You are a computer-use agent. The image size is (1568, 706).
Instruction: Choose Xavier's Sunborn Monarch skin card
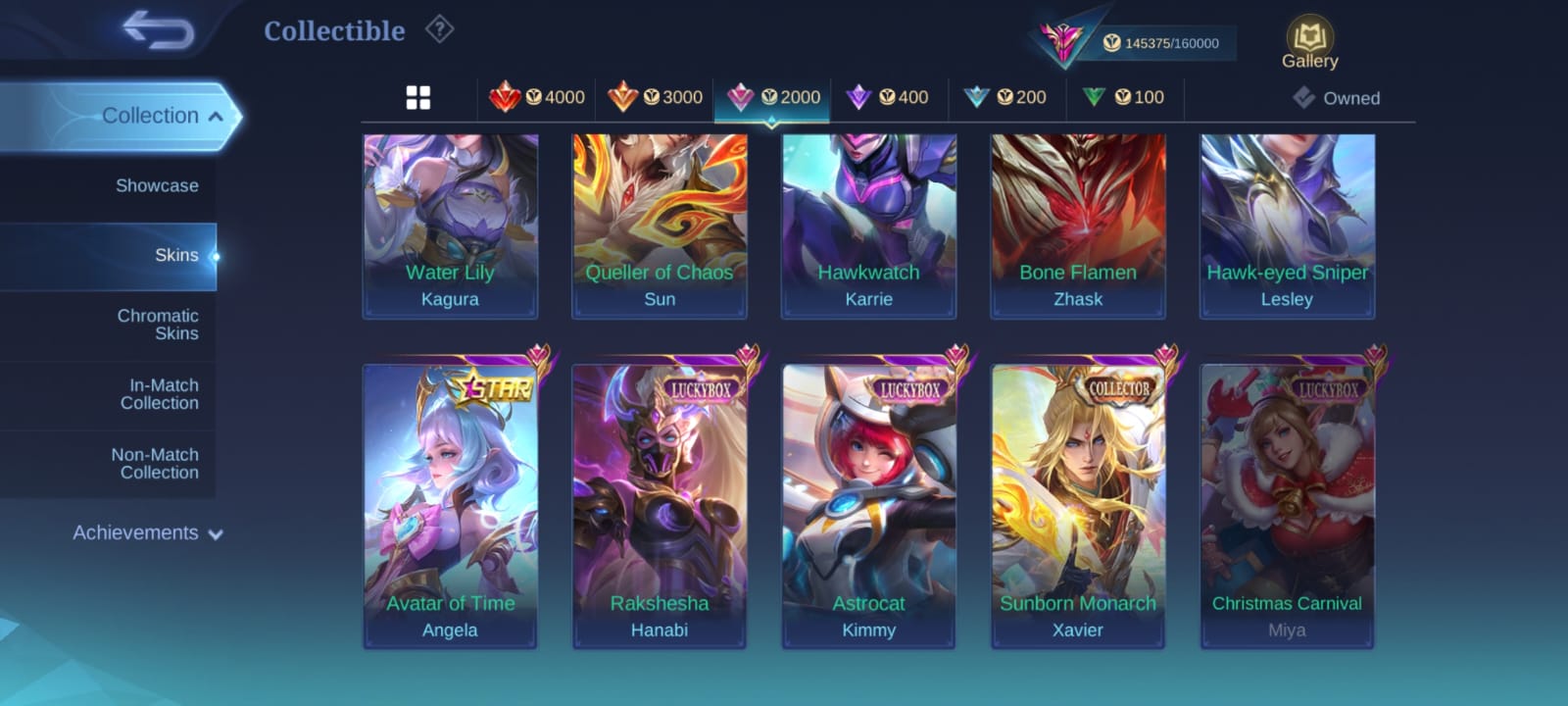coord(1077,505)
